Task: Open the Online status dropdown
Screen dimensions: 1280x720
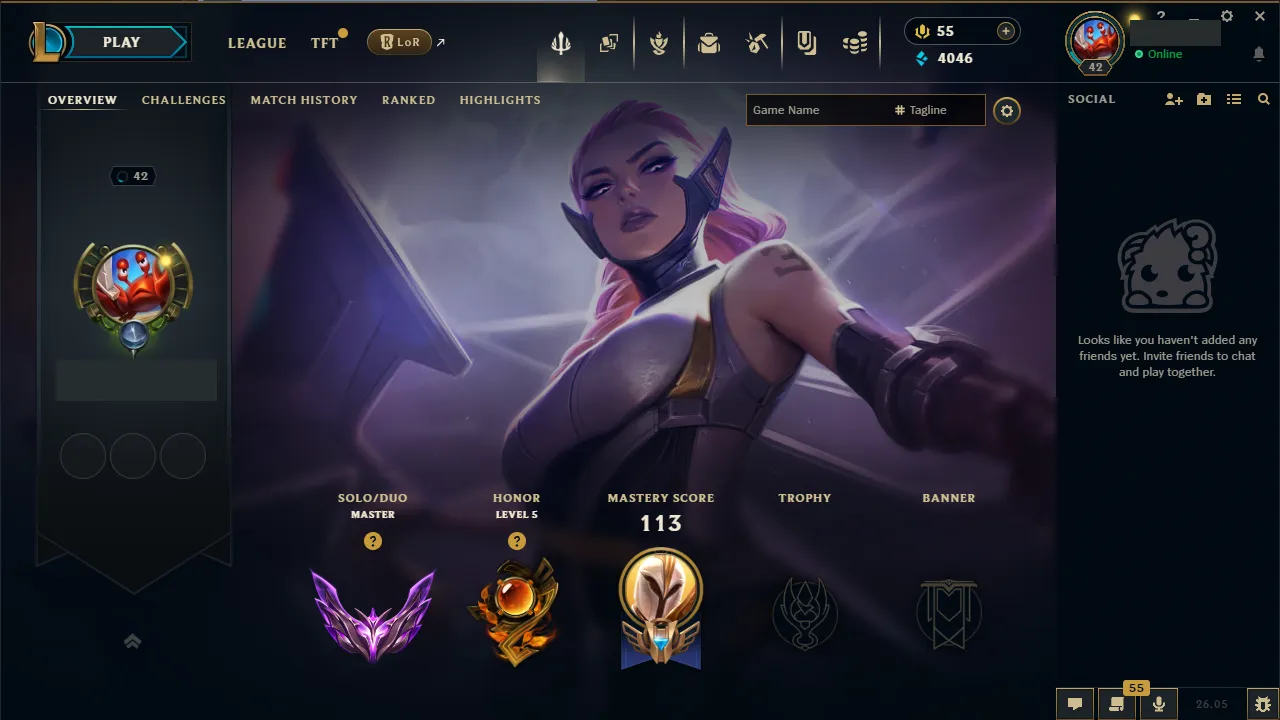Action: coord(1163,54)
